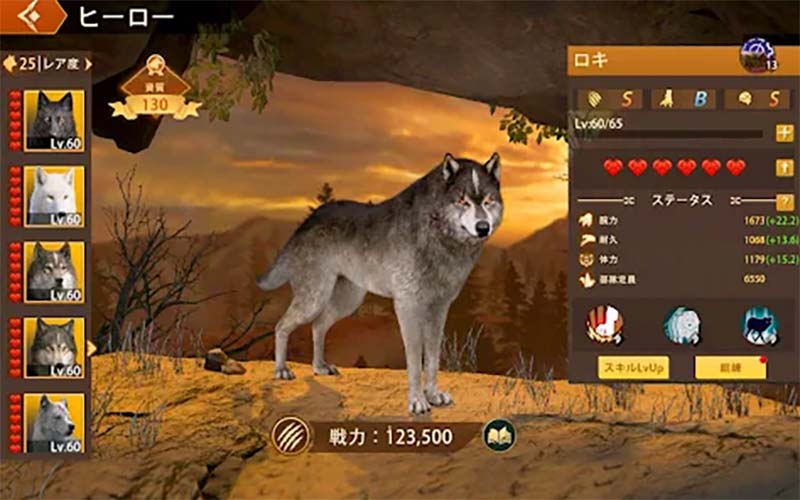The image size is (800, 500).
Task: Select the red claw skill icon
Action: point(604,324)
